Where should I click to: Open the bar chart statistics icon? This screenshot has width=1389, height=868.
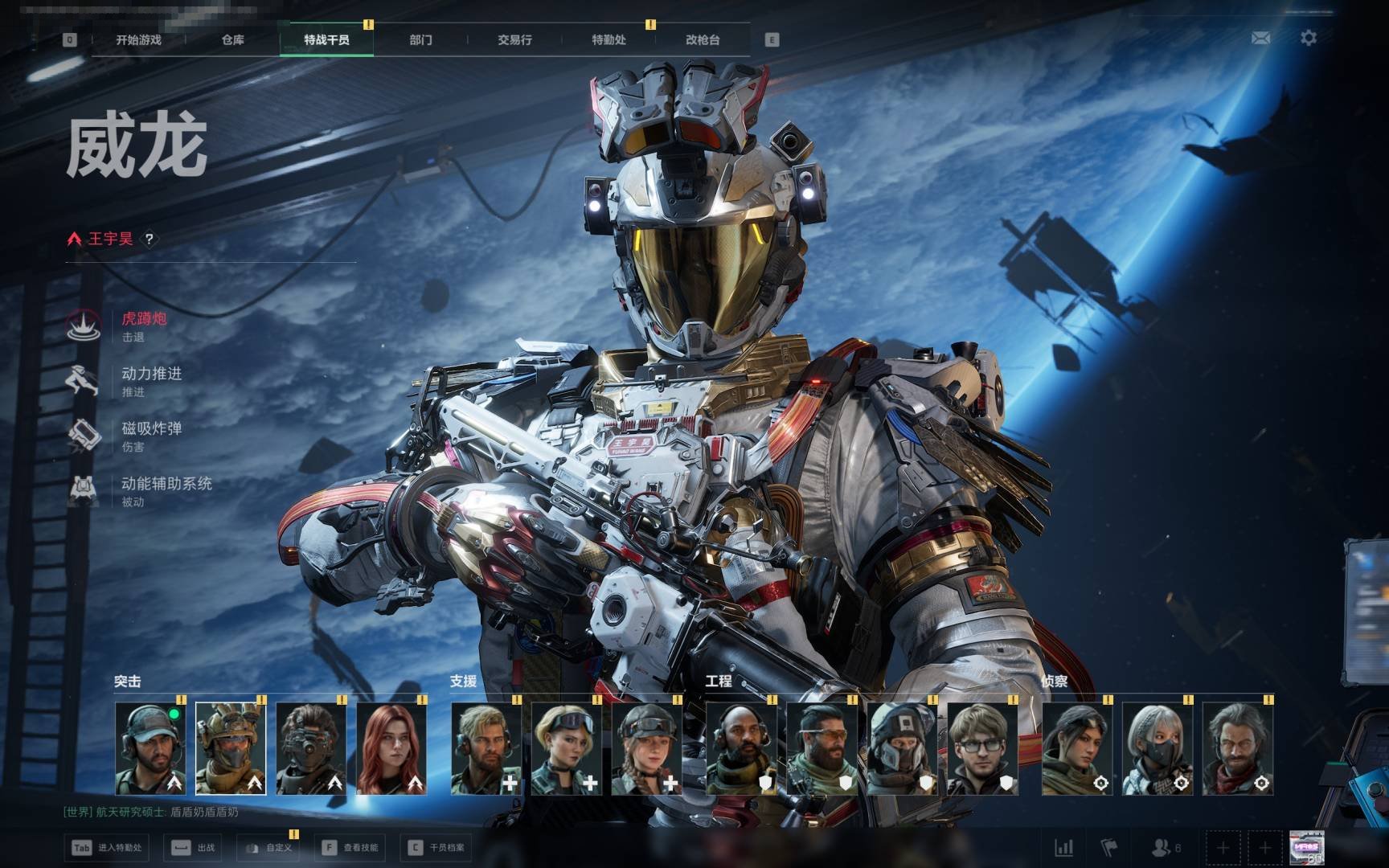(x=1063, y=848)
